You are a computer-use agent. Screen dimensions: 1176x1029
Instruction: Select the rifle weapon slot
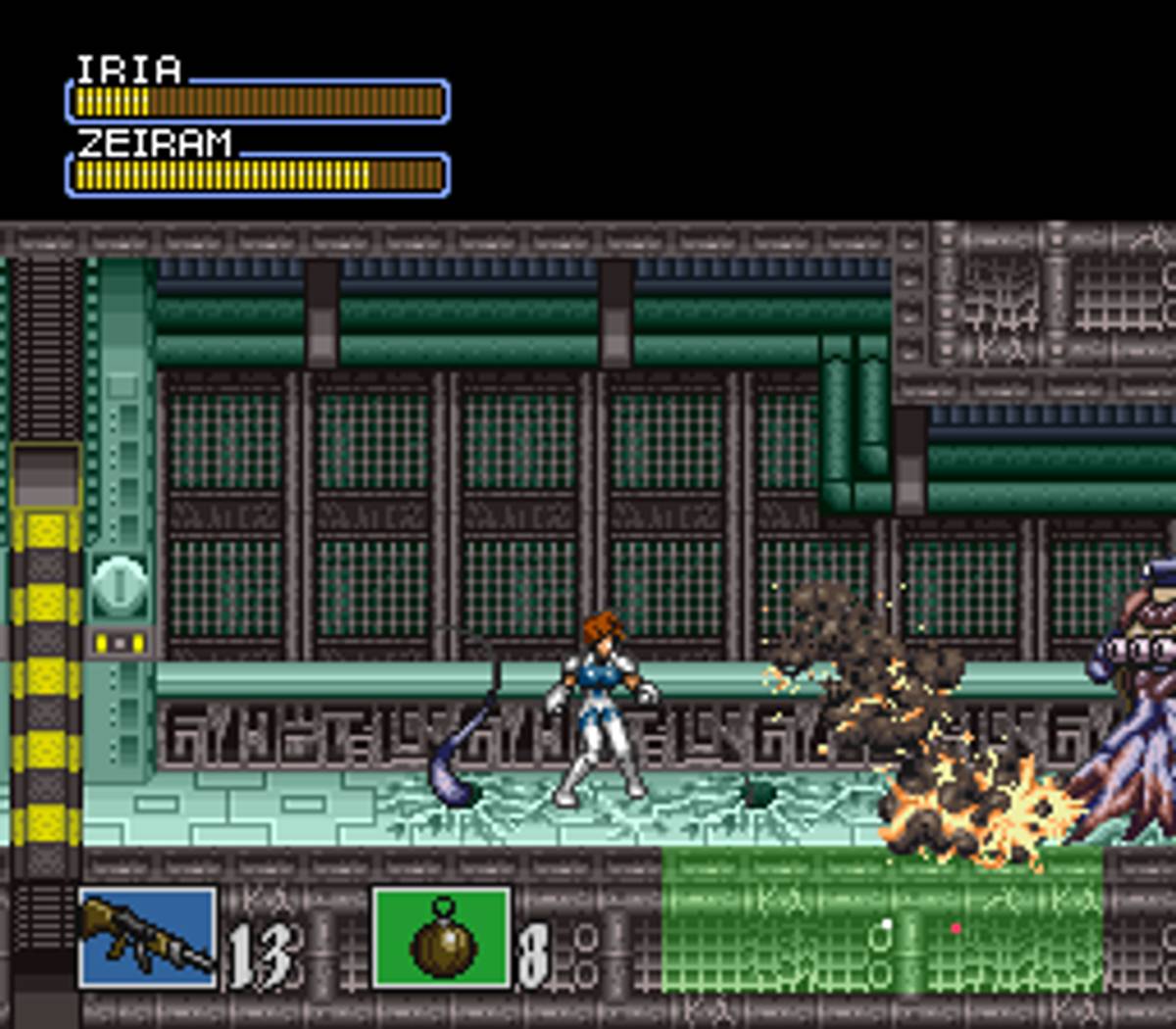[147, 938]
